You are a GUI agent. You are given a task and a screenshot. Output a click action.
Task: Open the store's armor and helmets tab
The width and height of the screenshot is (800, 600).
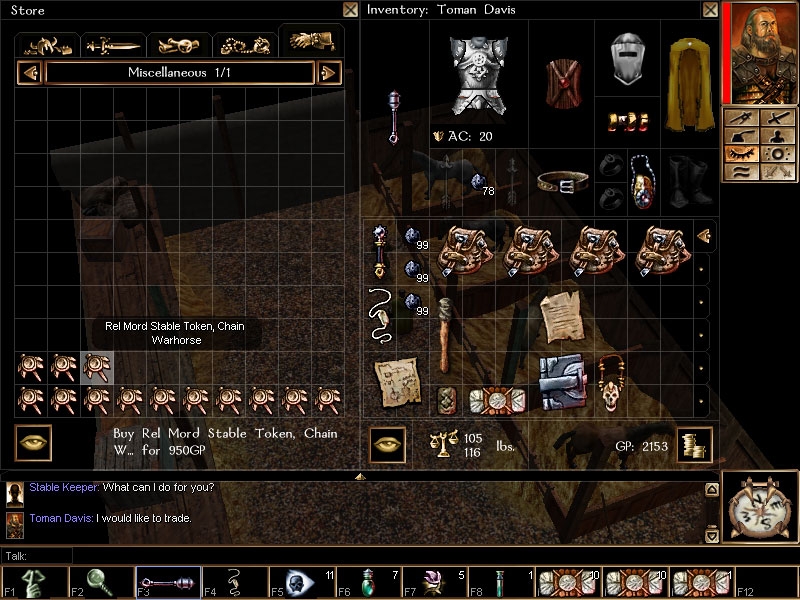(48, 45)
